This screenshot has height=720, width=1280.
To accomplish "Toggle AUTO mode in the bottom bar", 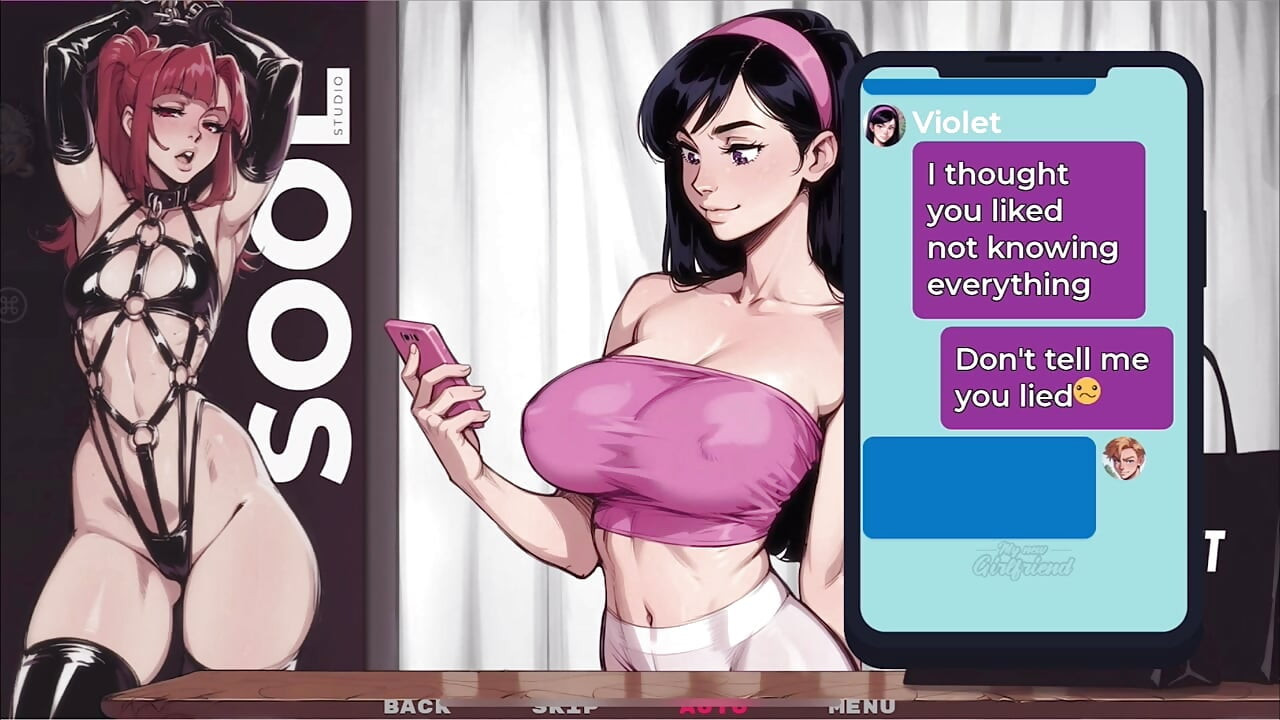I will 717,706.
